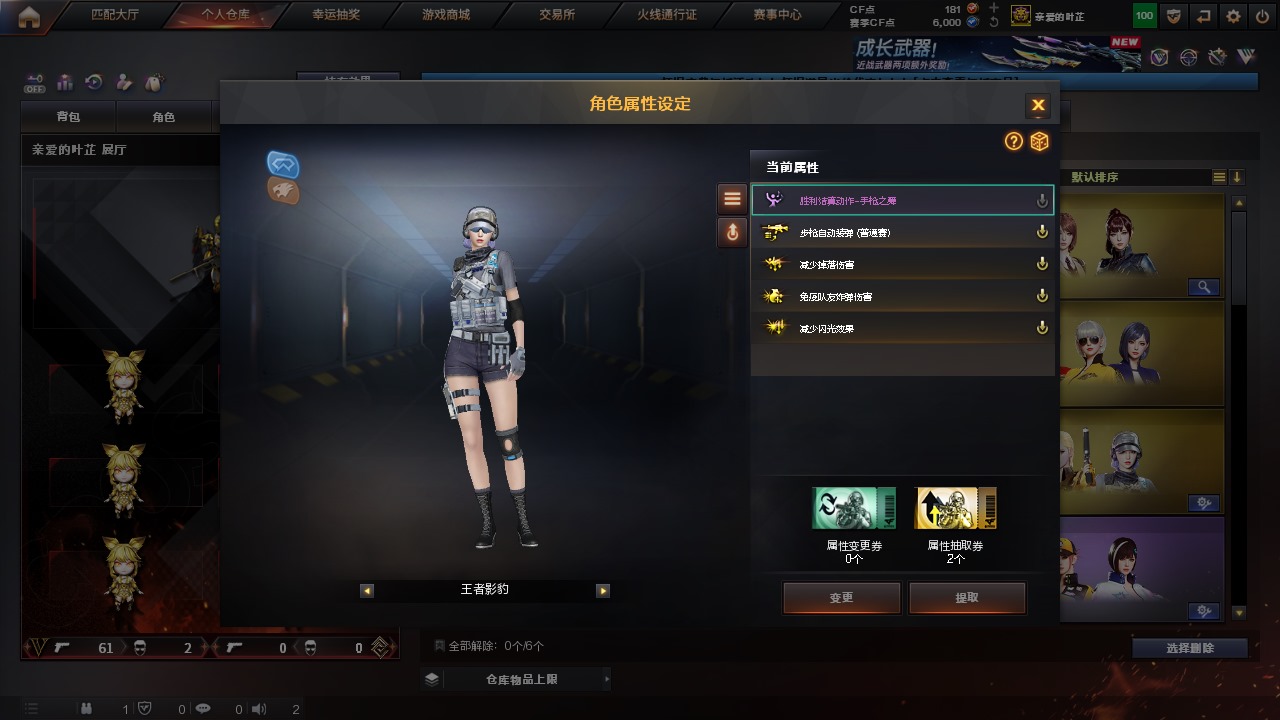Choose the 属性变更券 ticket
This screenshot has width=1280, height=720.
pyautogui.click(x=854, y=509)
